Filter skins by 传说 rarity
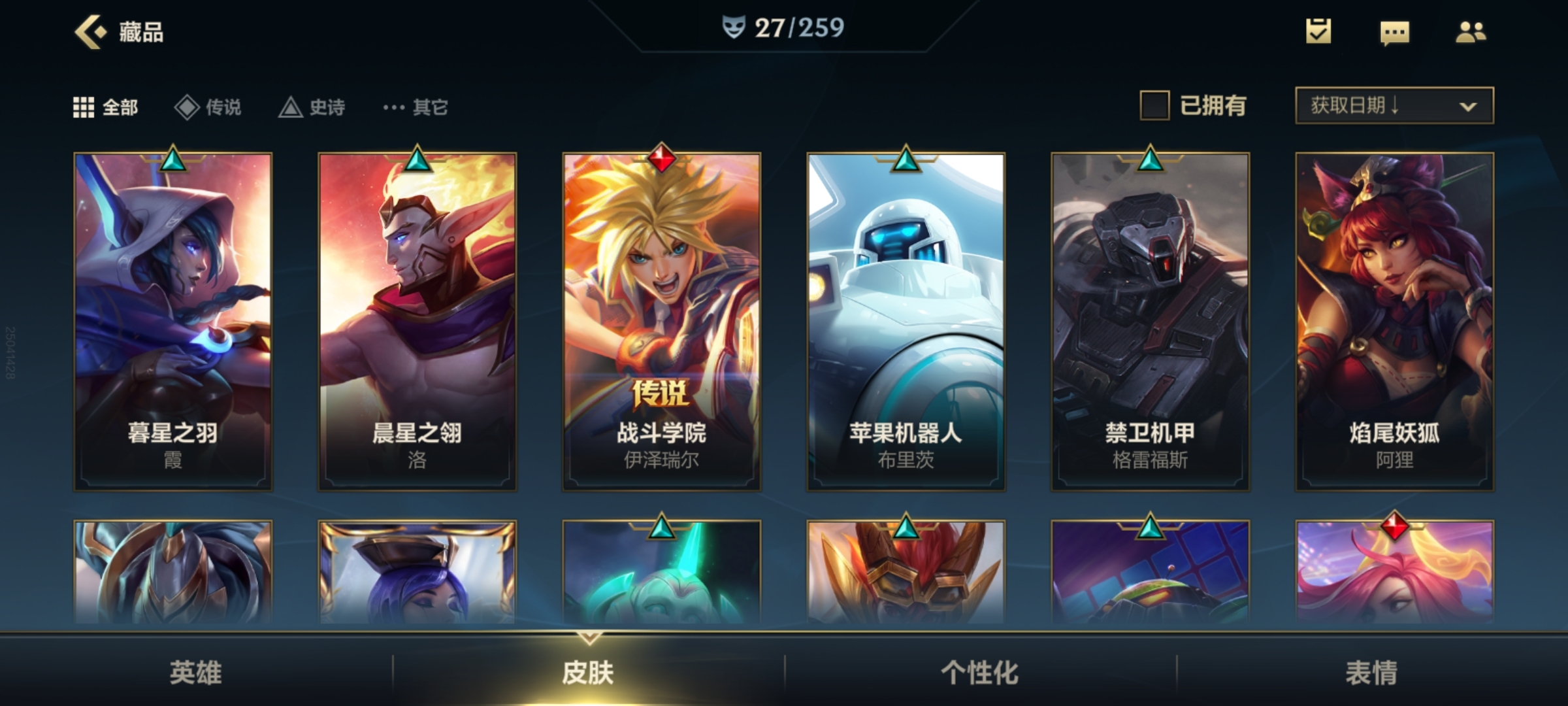 click(x=208, y=107)
